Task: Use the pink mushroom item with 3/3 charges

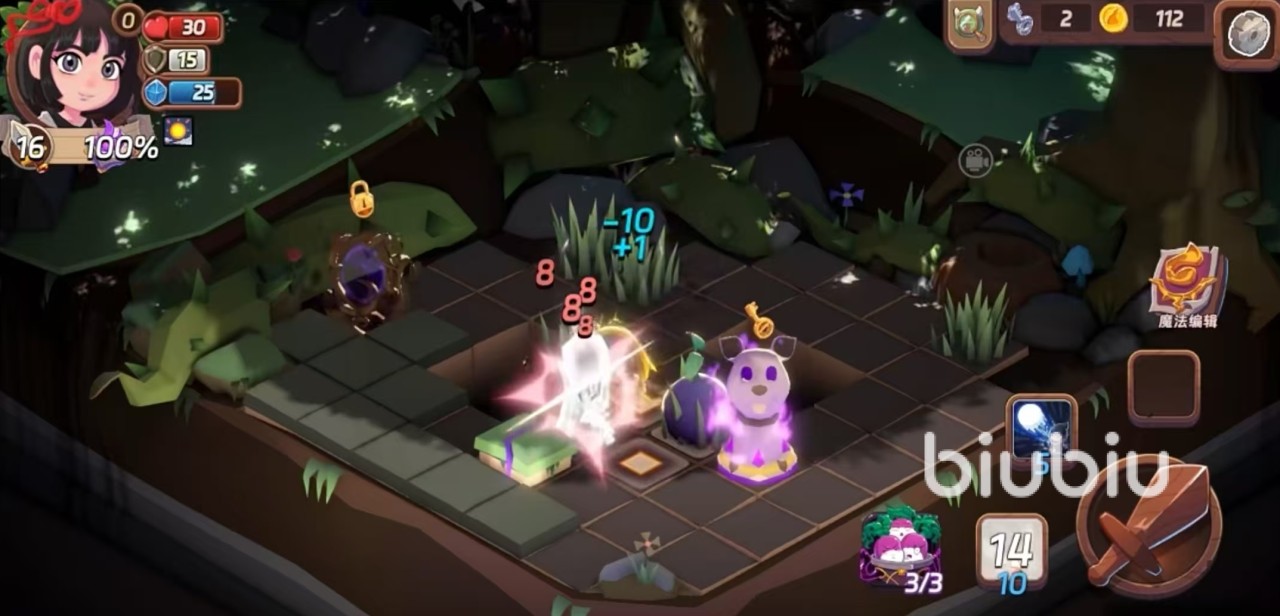Action: (x=900, y=548)
